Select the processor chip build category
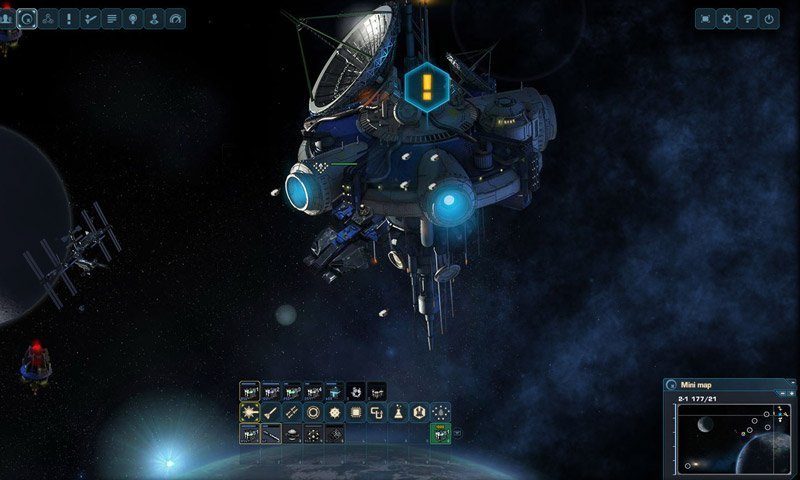The image size is (800, 480). click(x=356, y=412)
